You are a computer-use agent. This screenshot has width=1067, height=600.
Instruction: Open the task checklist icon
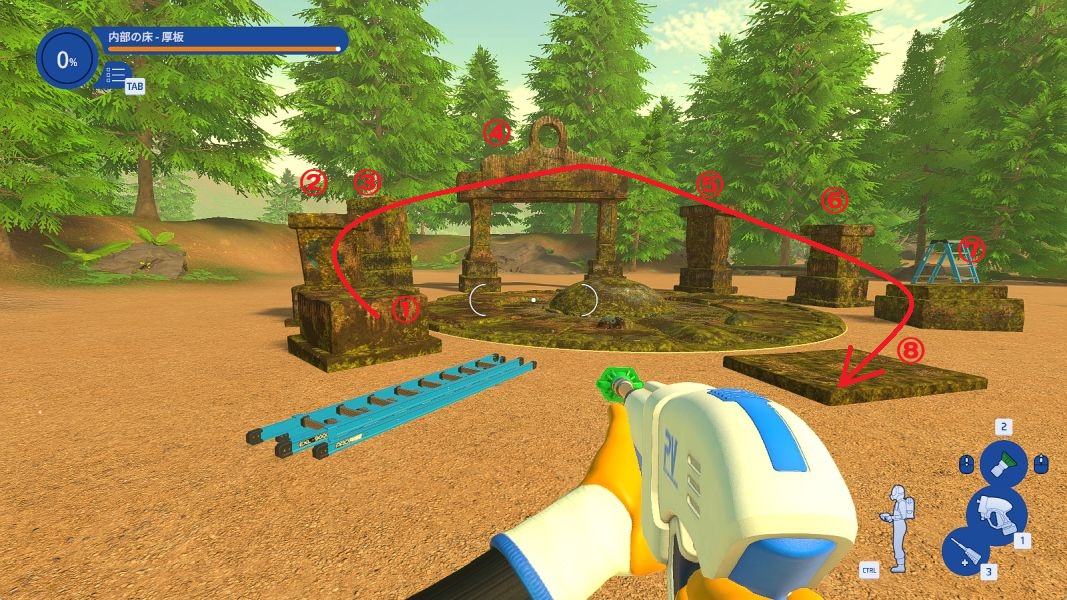pos(116,74)
